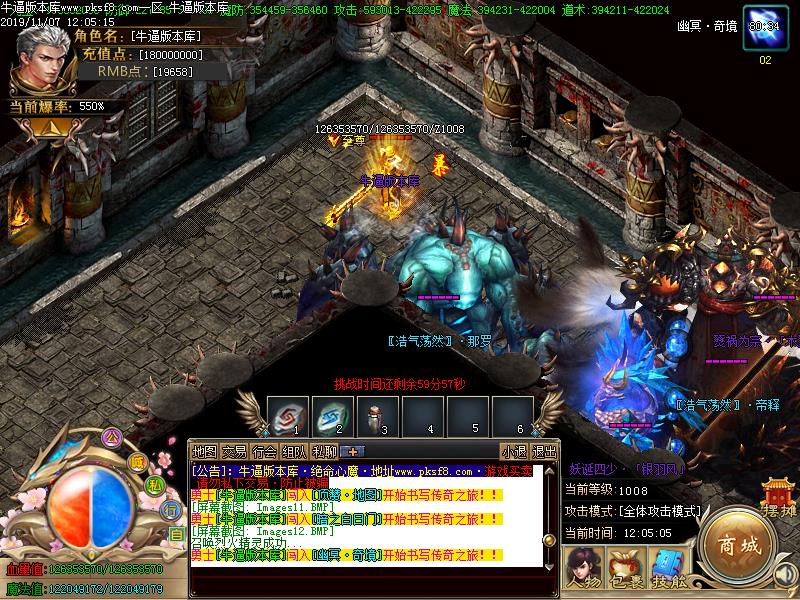Click the 小退 logout button
Image resolution: width=800 pixels, height=600 pixels.
click(x=514, y=451)
